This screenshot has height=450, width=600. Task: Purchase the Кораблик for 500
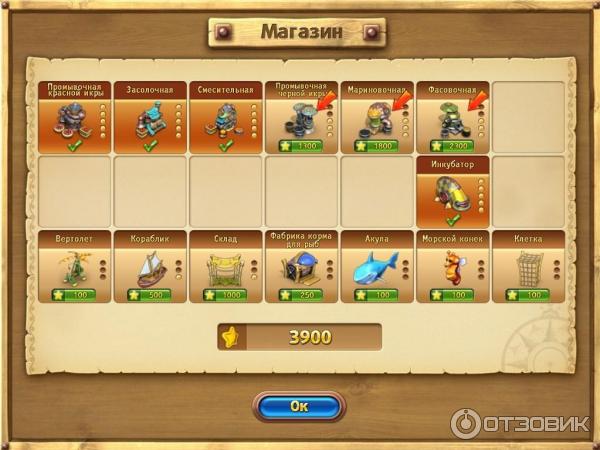coord(151,268)
